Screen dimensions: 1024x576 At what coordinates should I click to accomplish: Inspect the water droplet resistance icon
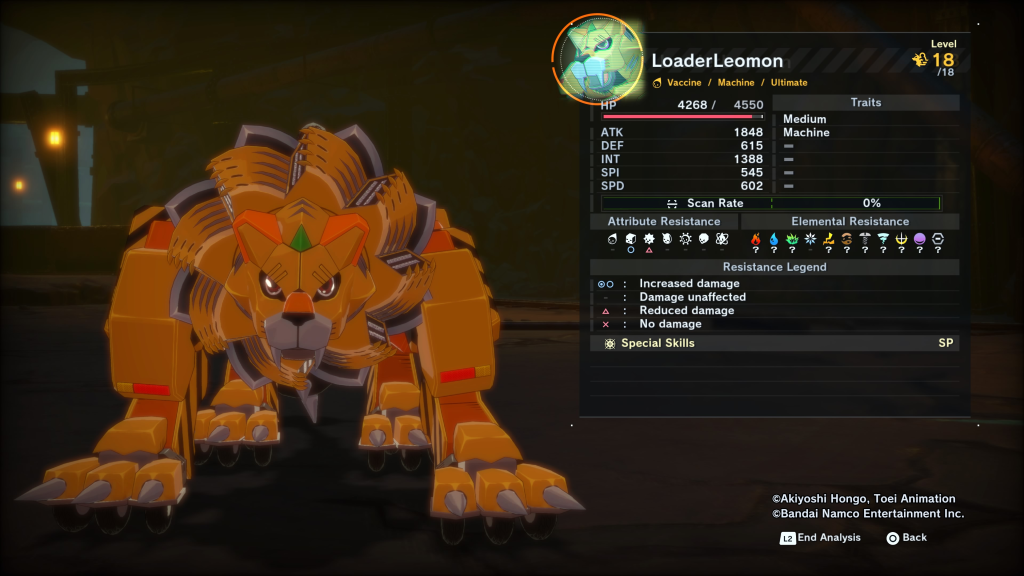tap(774, 240)
